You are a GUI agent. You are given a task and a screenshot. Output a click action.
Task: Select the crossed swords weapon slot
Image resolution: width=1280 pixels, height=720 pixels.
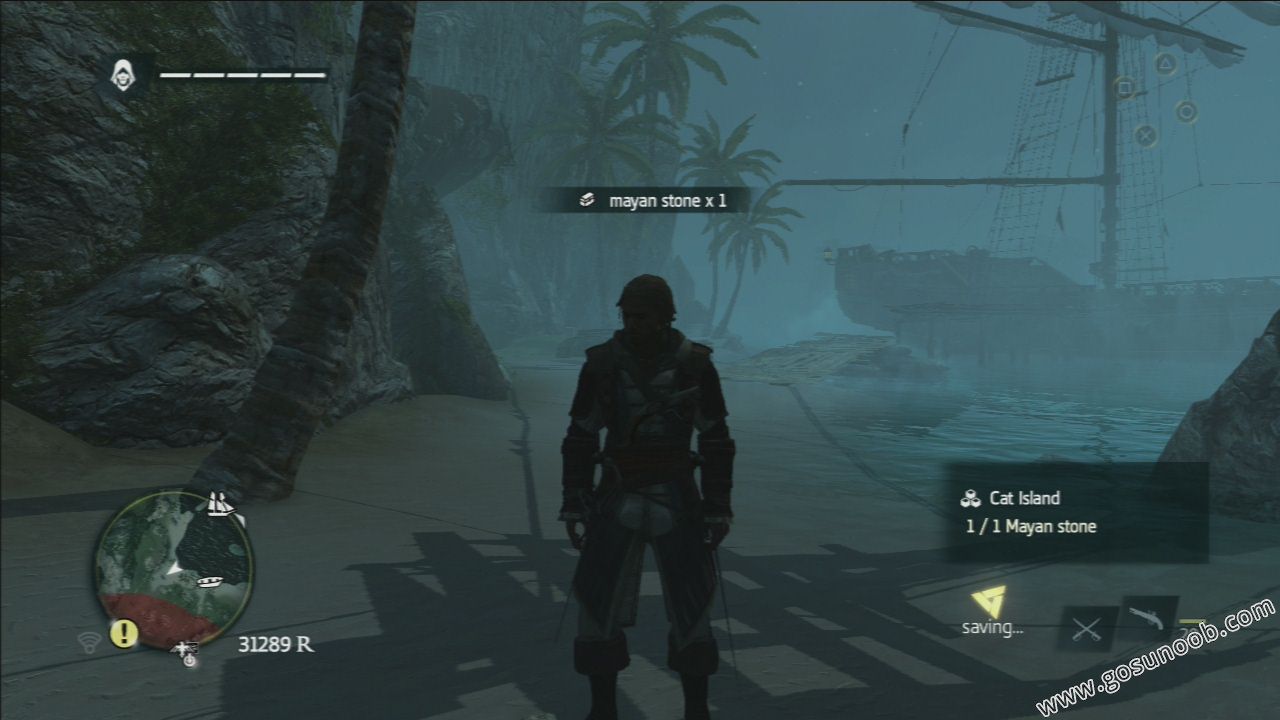(x=1086, y=629)
